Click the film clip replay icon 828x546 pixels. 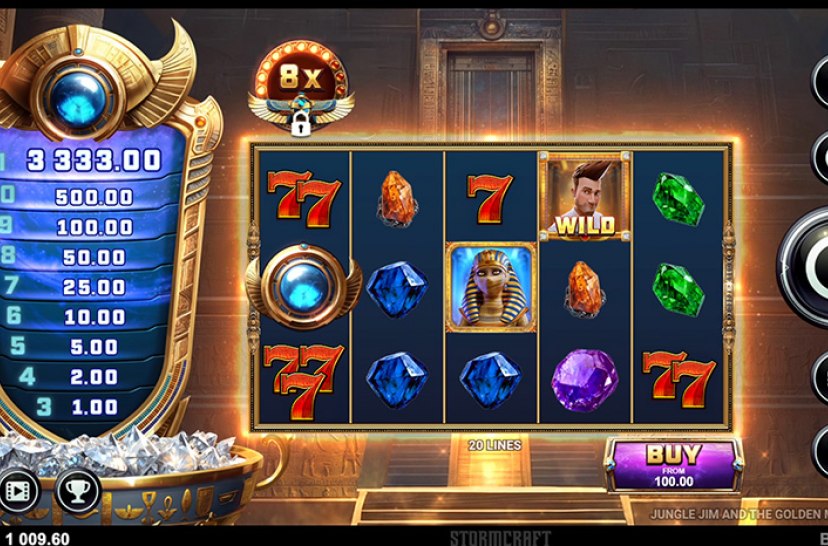pos(19,490)
